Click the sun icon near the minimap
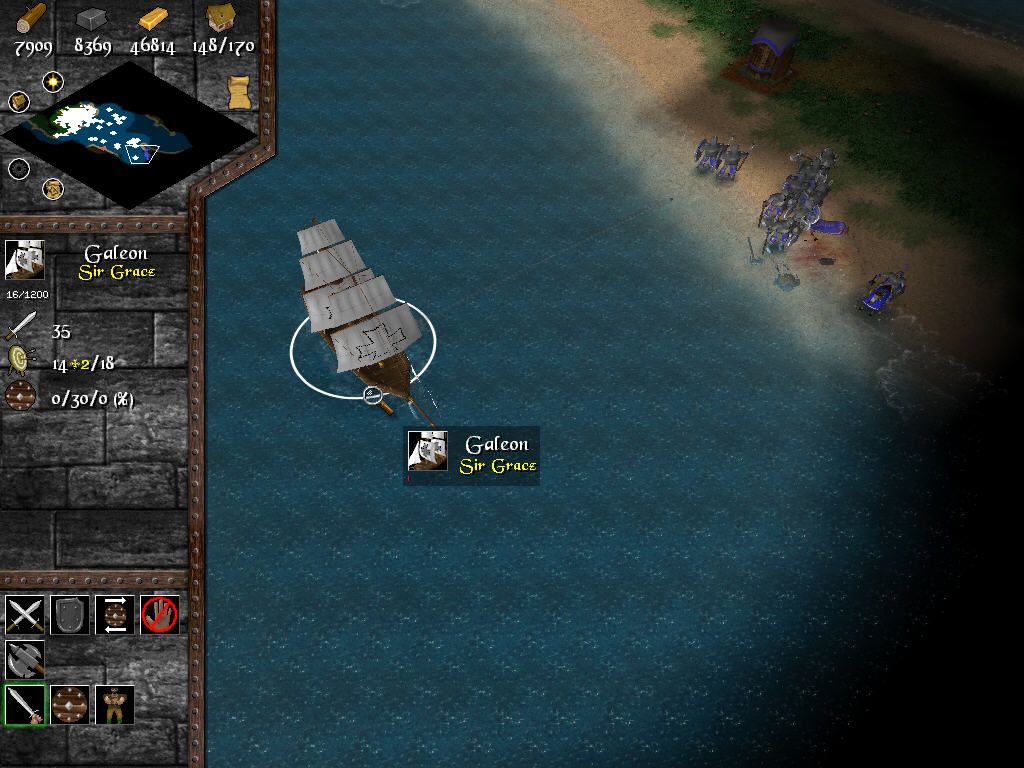 click(52, 81)
